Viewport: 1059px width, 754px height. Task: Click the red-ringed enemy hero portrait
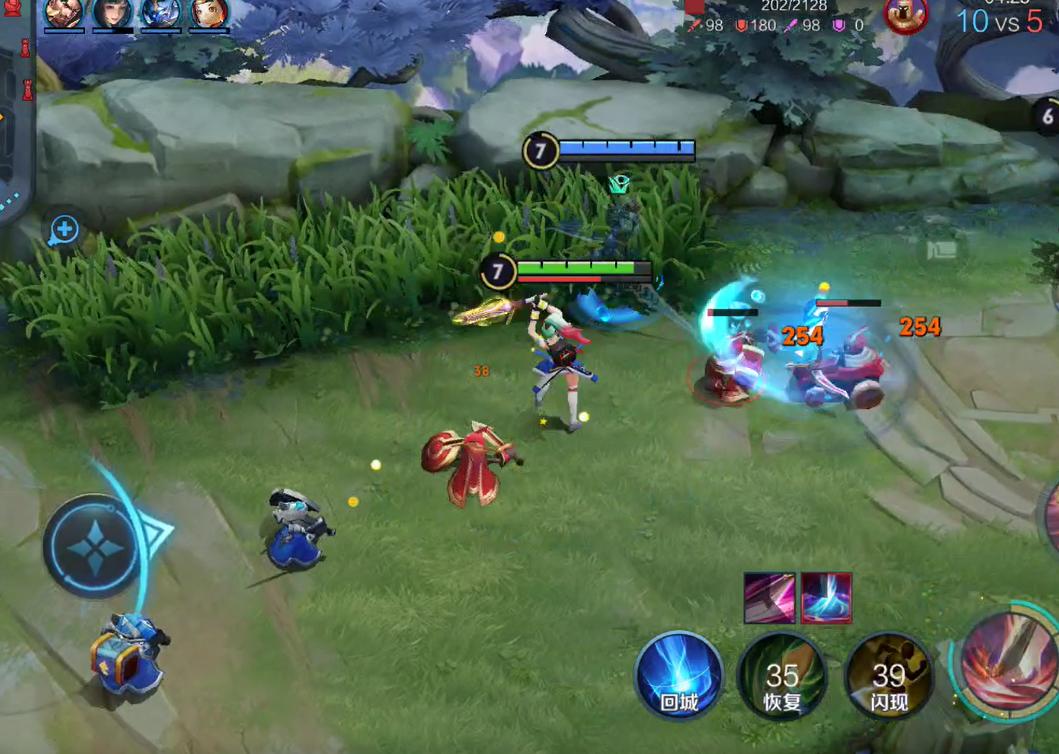906,15
